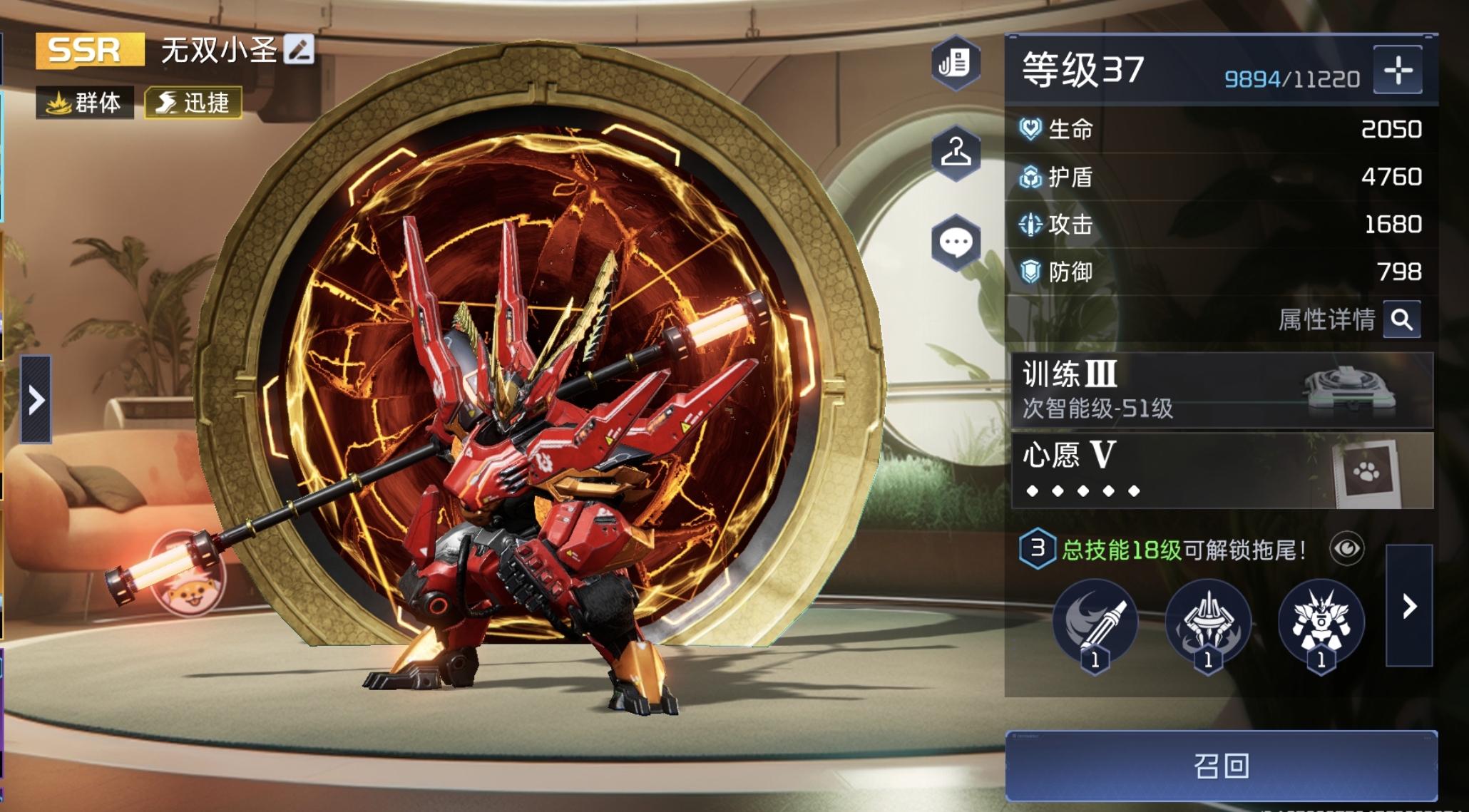
Task: Open the Wish V panel
Action: click(1222, 471)
